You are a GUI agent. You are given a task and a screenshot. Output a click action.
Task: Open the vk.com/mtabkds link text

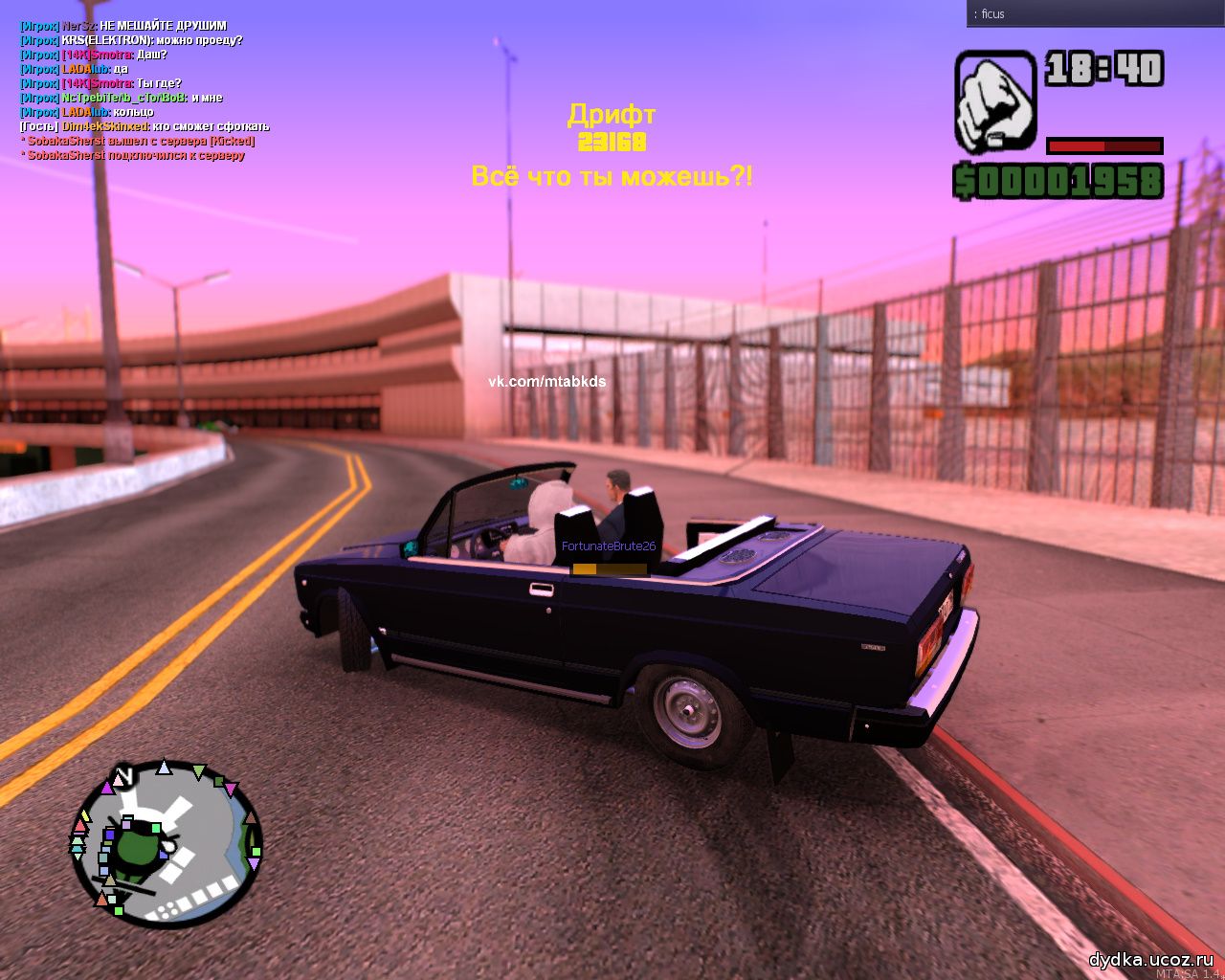(x=547, y=382)
